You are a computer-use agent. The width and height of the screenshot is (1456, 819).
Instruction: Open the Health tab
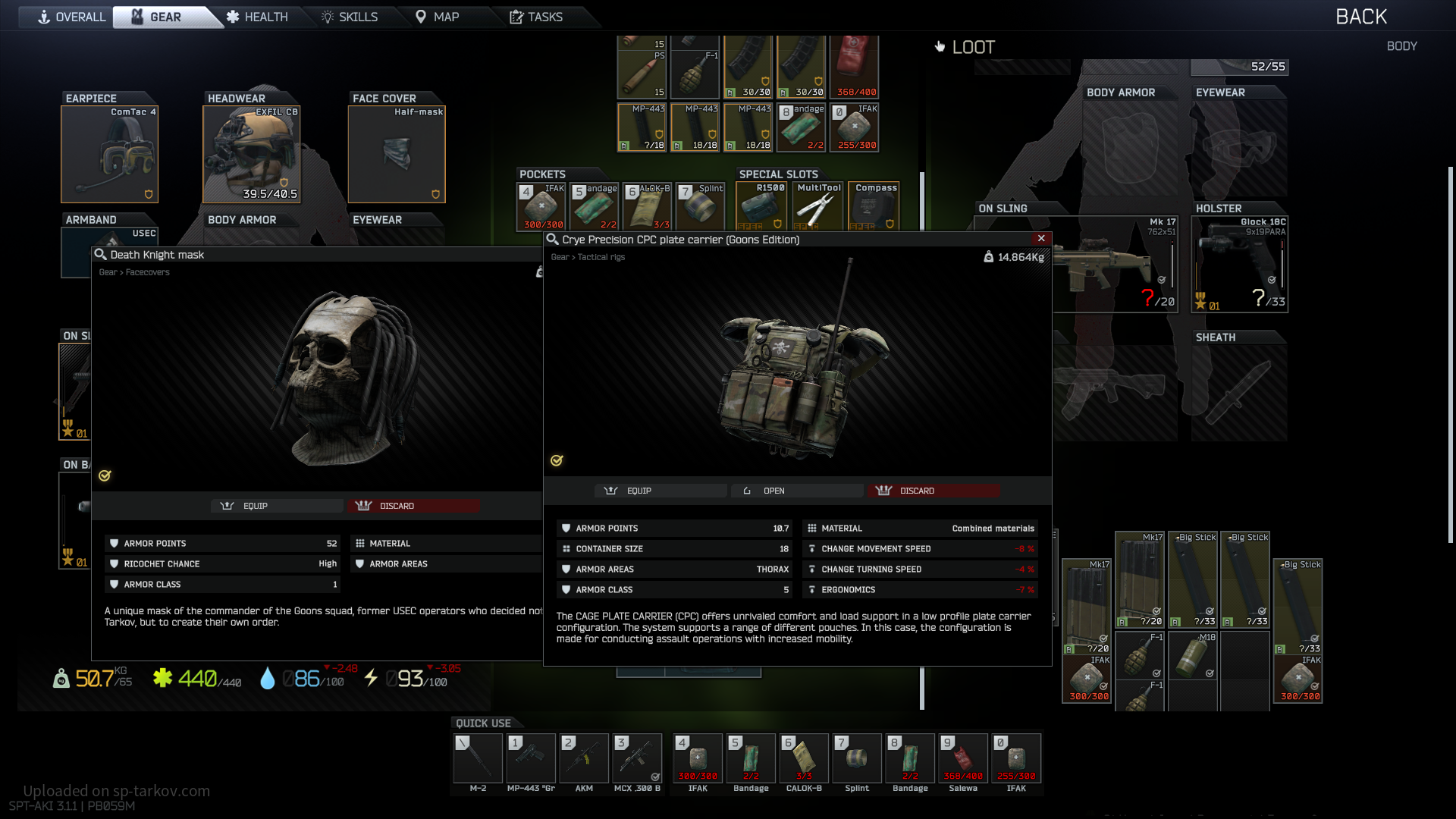tap(258, 17)
